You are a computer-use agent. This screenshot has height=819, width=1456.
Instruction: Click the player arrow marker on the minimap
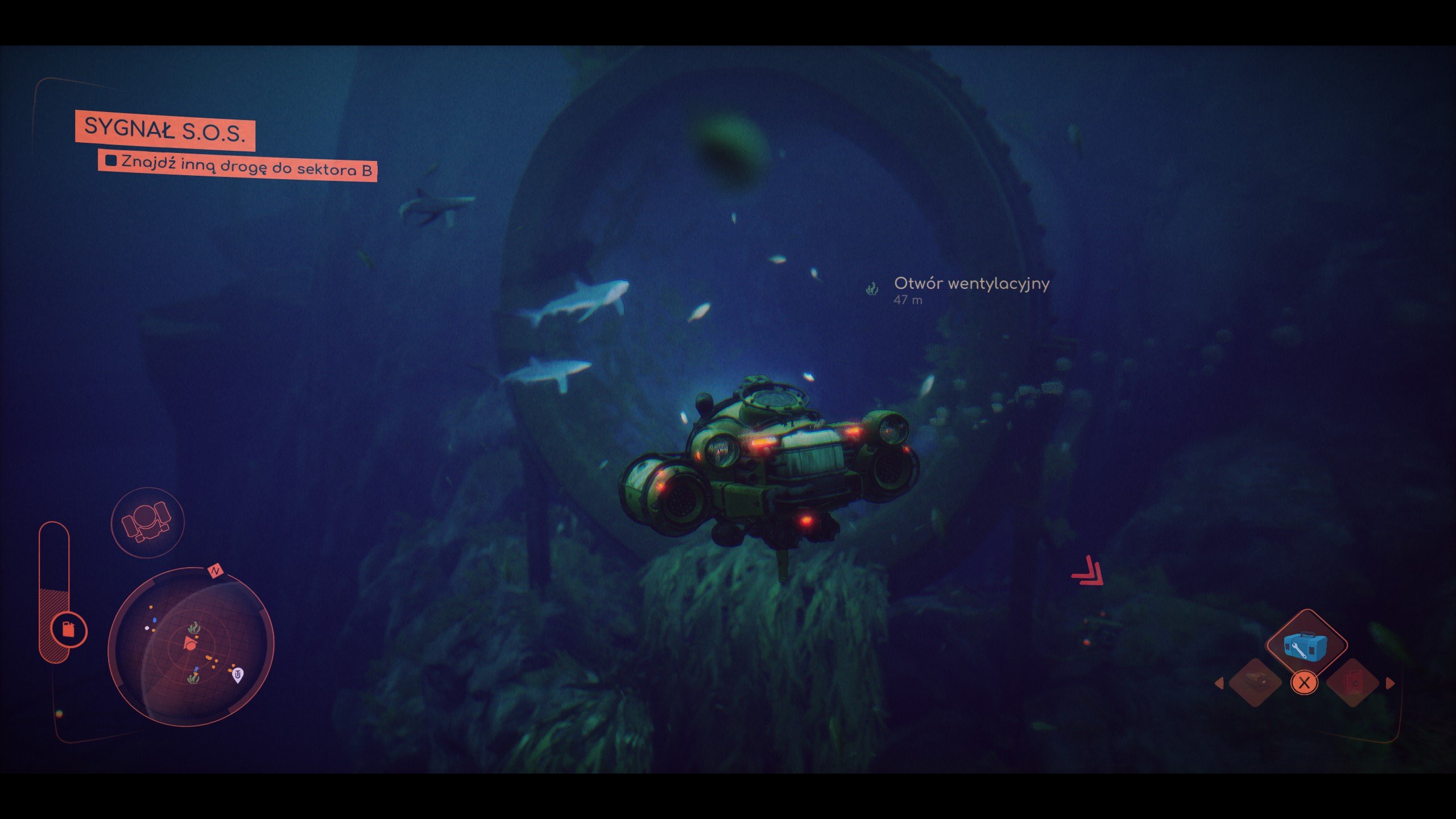189,643
